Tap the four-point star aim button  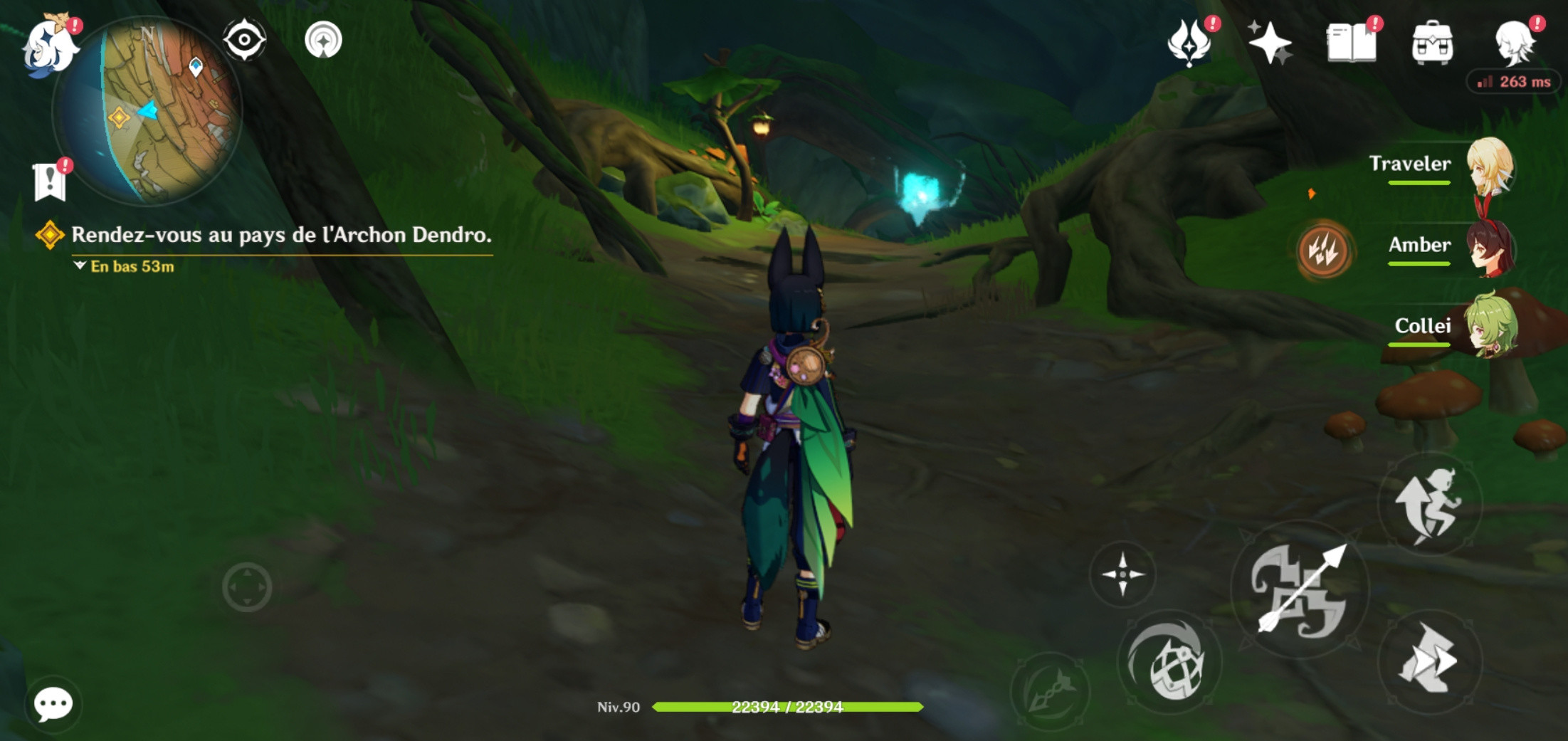[x=1122, y=574]
